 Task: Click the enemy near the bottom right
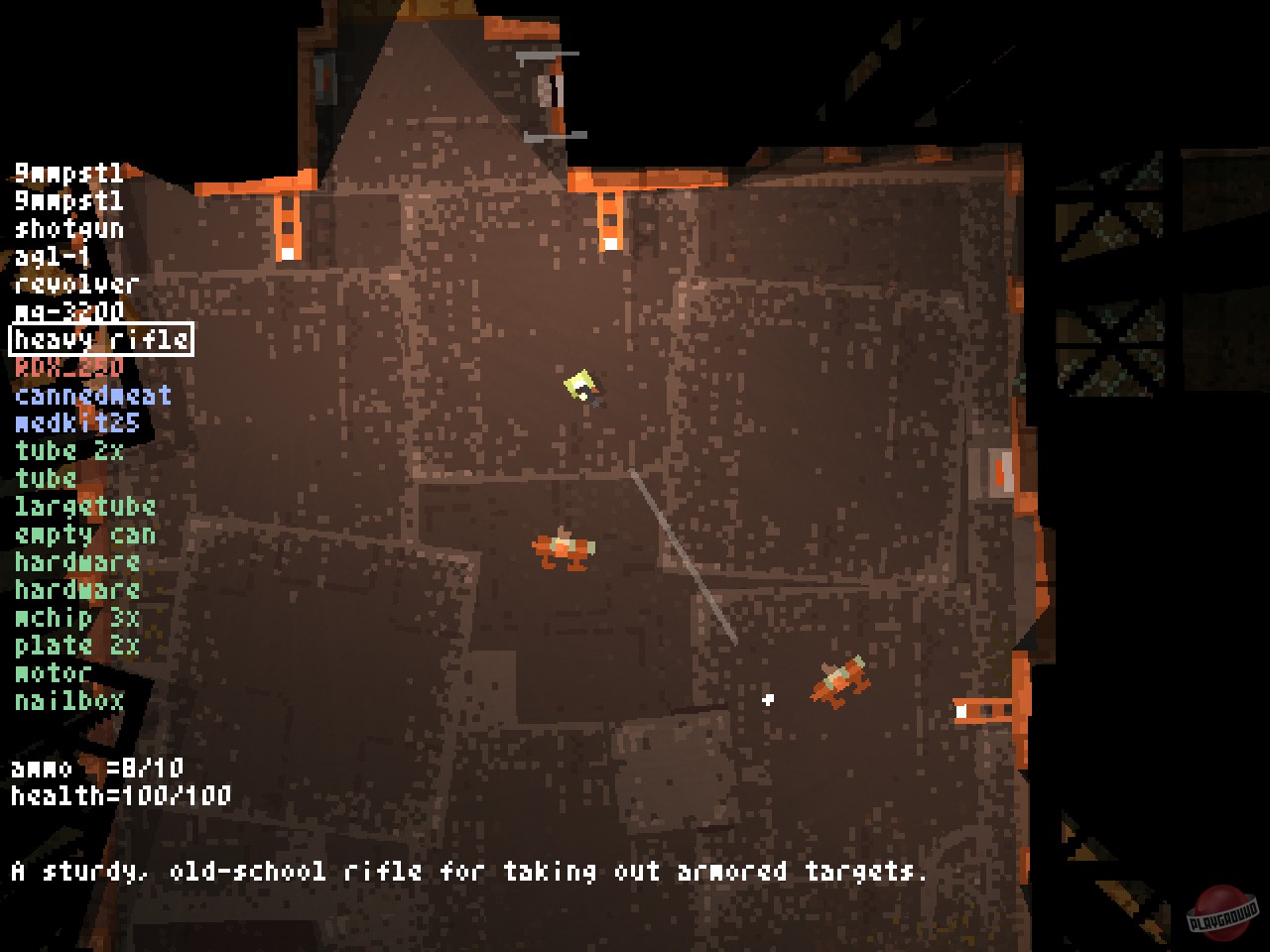[x=838, y=681]
